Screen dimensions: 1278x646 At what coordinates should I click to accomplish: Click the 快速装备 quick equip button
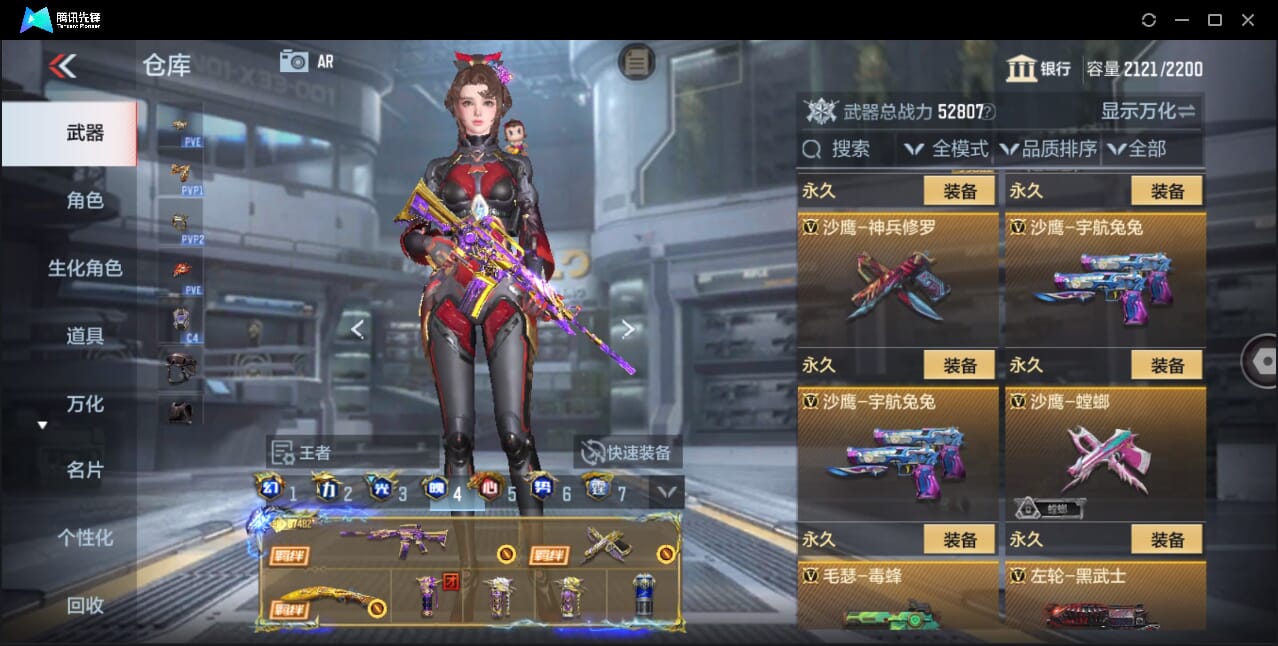point(627,452)
